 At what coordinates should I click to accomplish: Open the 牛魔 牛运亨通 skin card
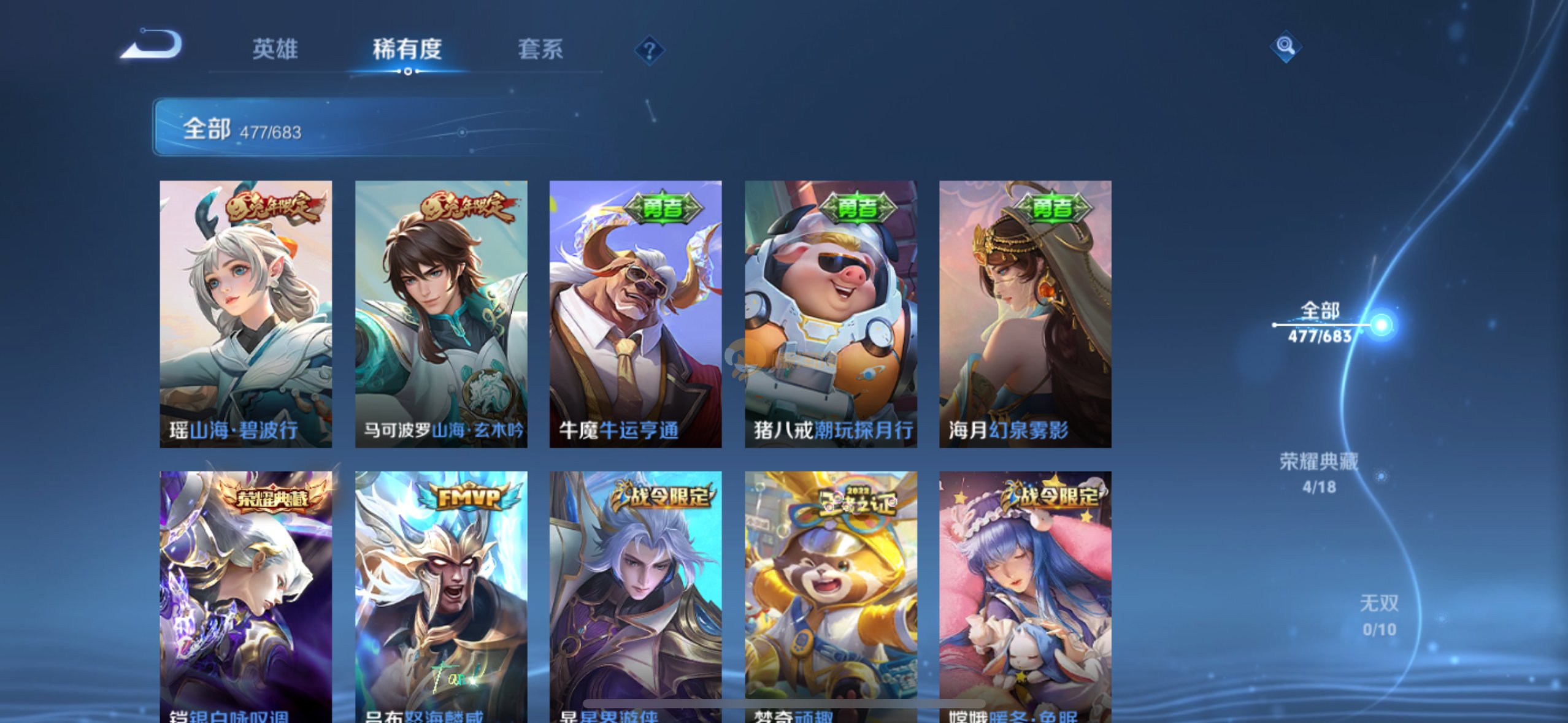point(636,313)
